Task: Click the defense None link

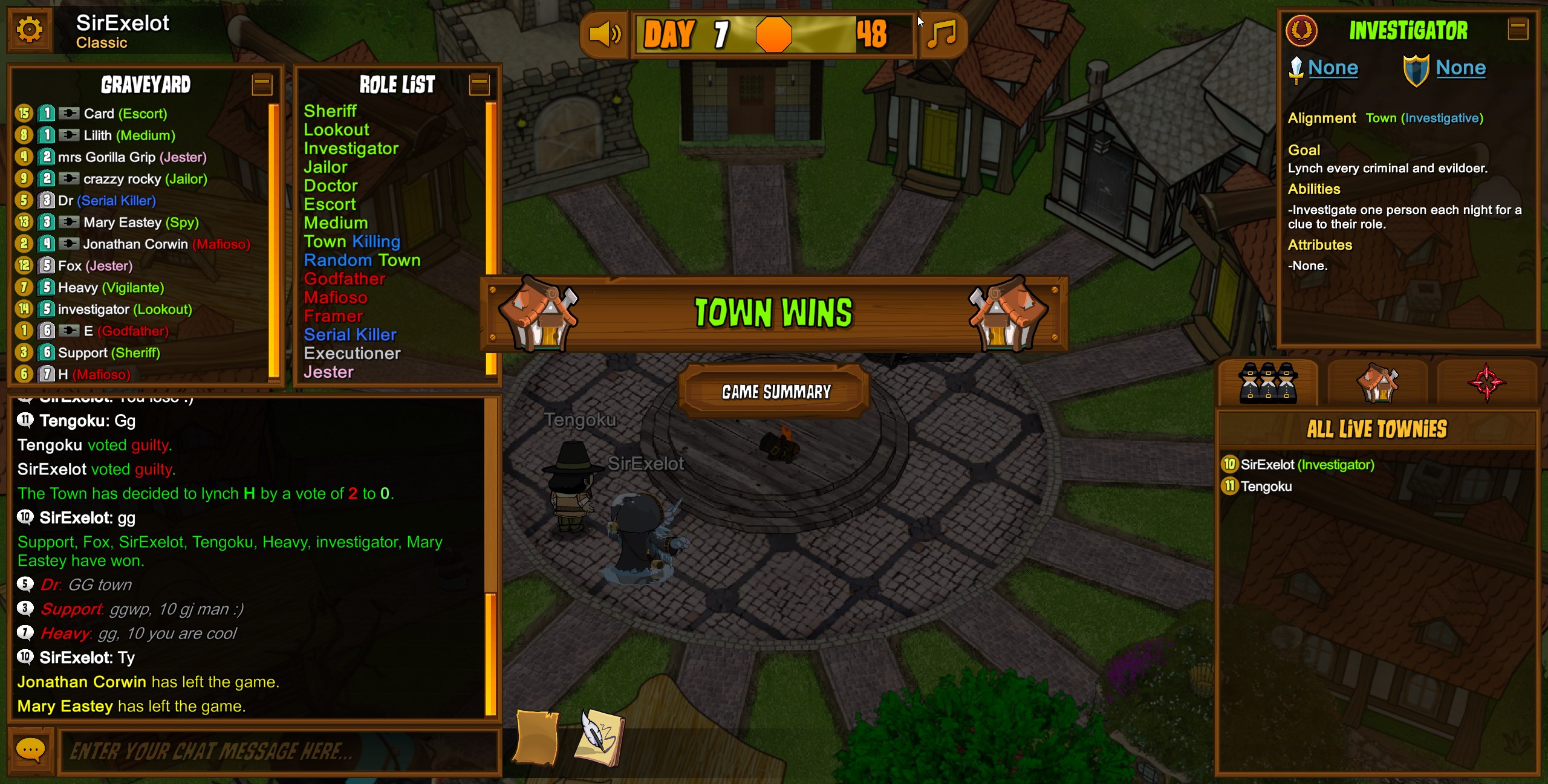Action: point(1460,68)
